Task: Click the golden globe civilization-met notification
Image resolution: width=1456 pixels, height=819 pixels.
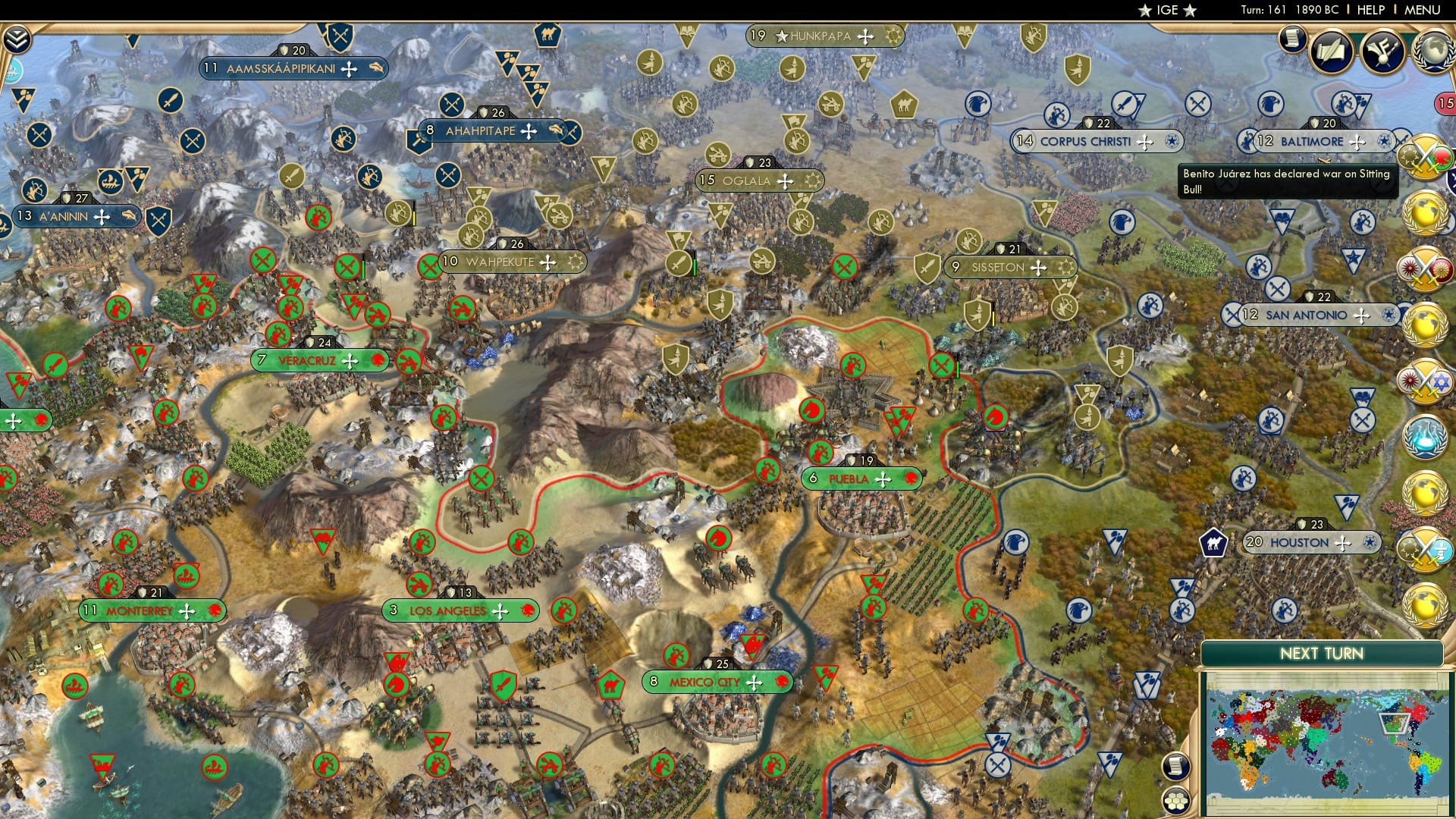Action: point(1425,211)
